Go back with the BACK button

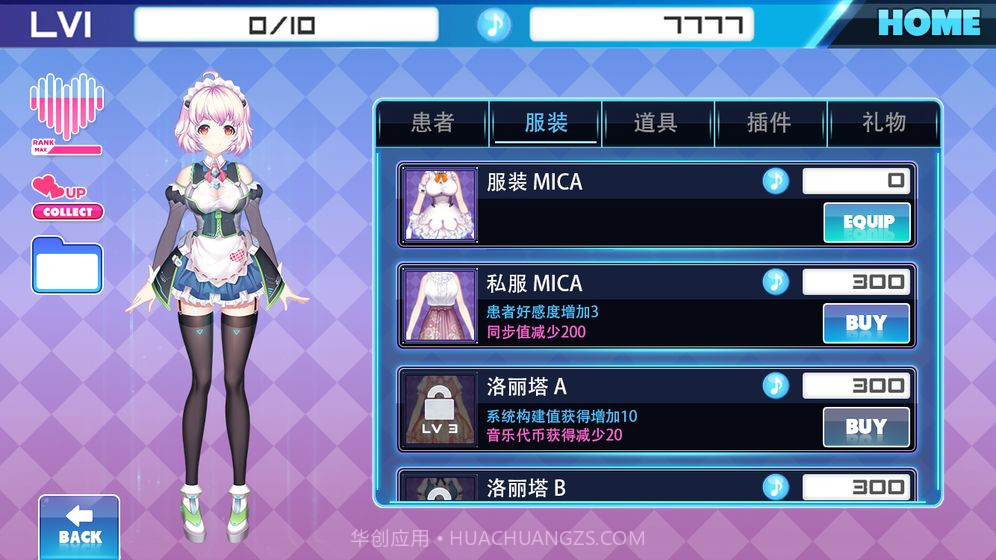coord(79,527)
